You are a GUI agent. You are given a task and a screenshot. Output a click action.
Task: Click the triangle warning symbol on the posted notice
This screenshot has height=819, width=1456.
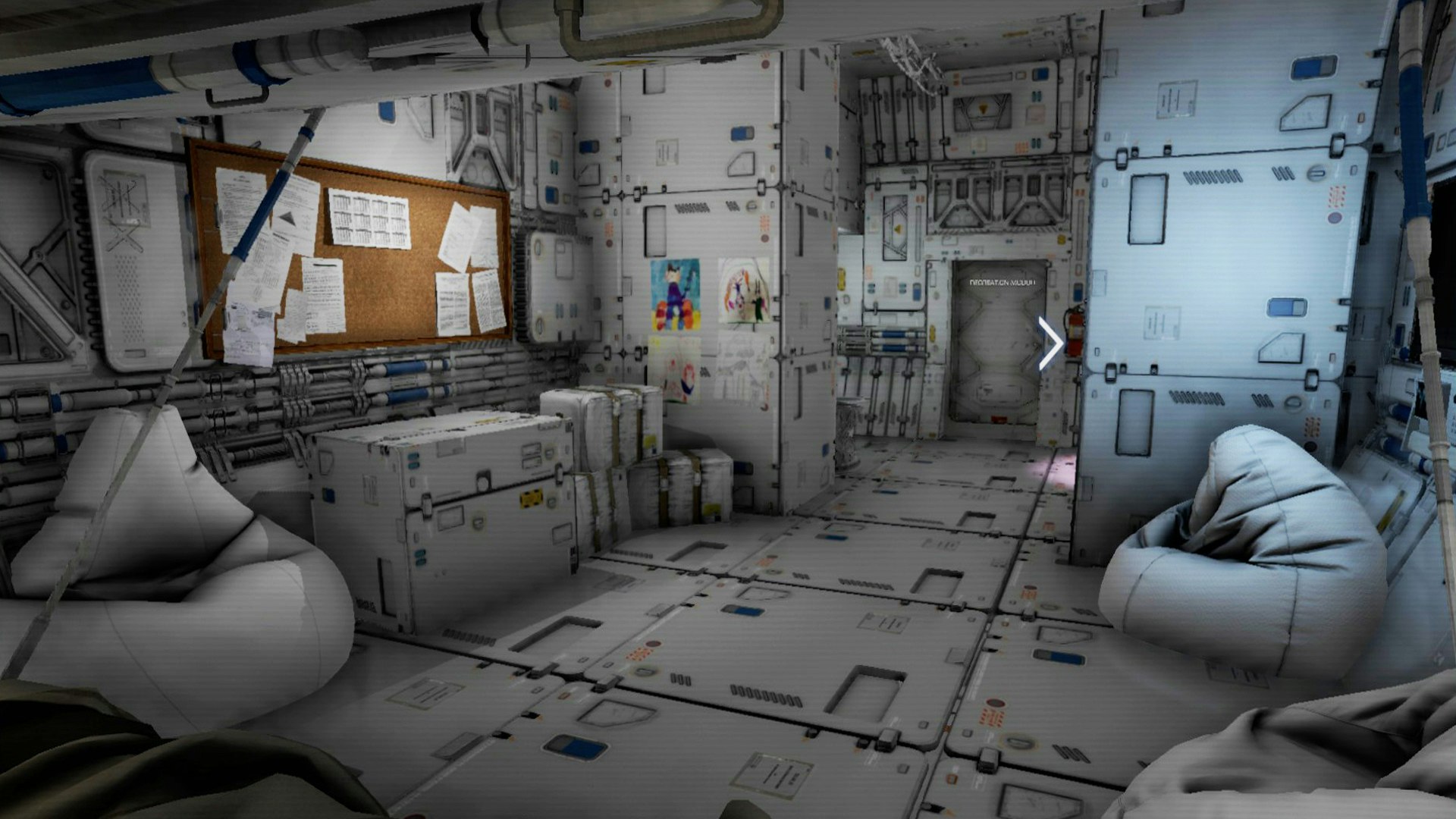tap(287, 220)
